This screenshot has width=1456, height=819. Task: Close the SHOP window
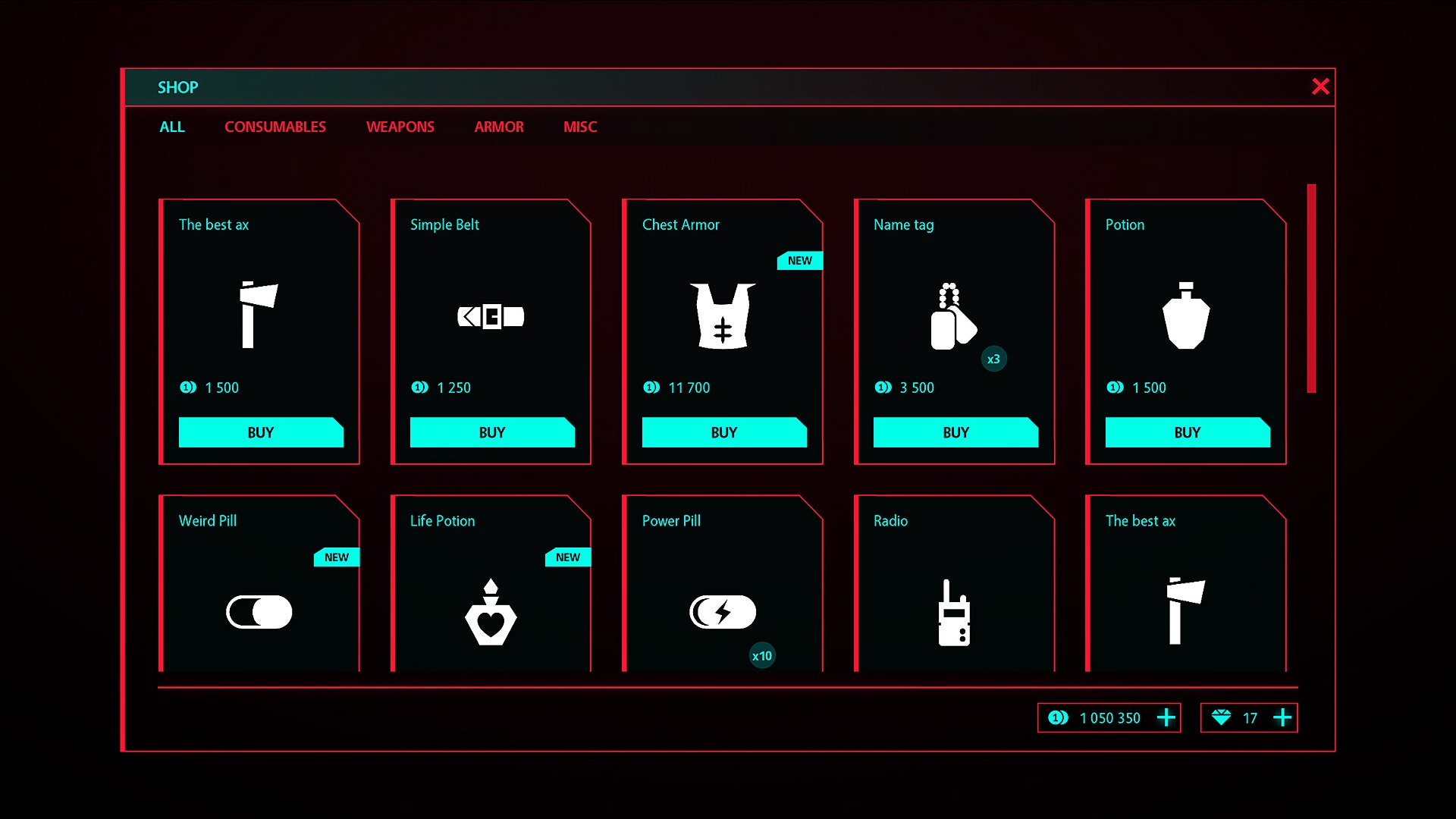1321,86
